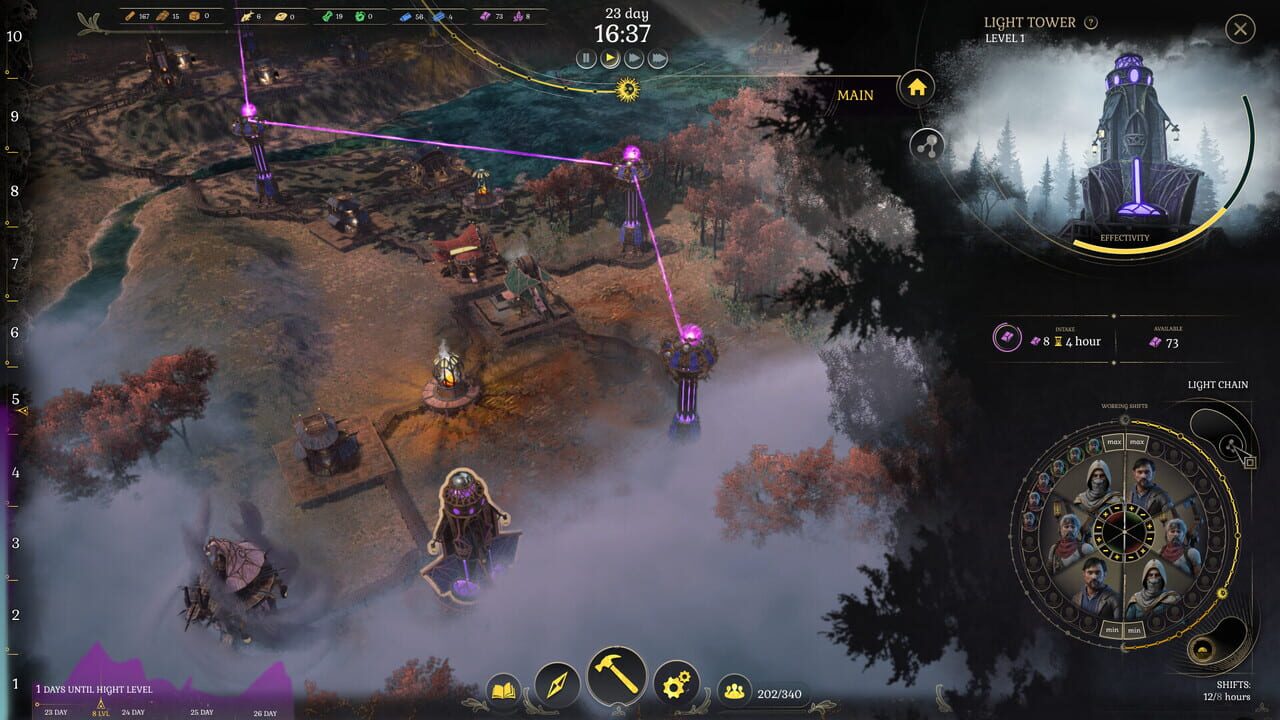Toggle the lantern switch below the shift wheel

(x=1203, y=649)
